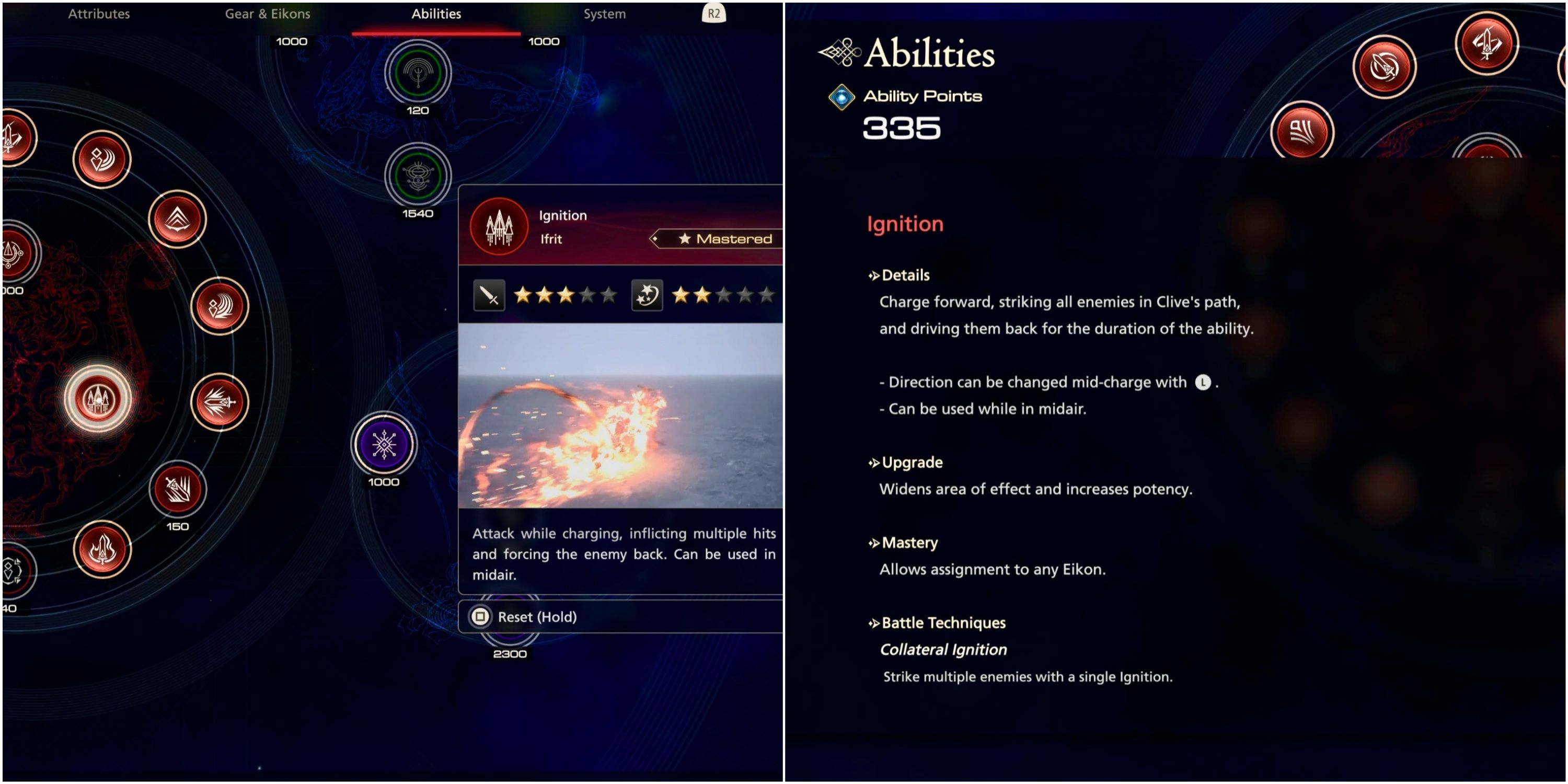Expand the Upgrade section details
This screenshot has height=784, width=1568.
[910, 462]
